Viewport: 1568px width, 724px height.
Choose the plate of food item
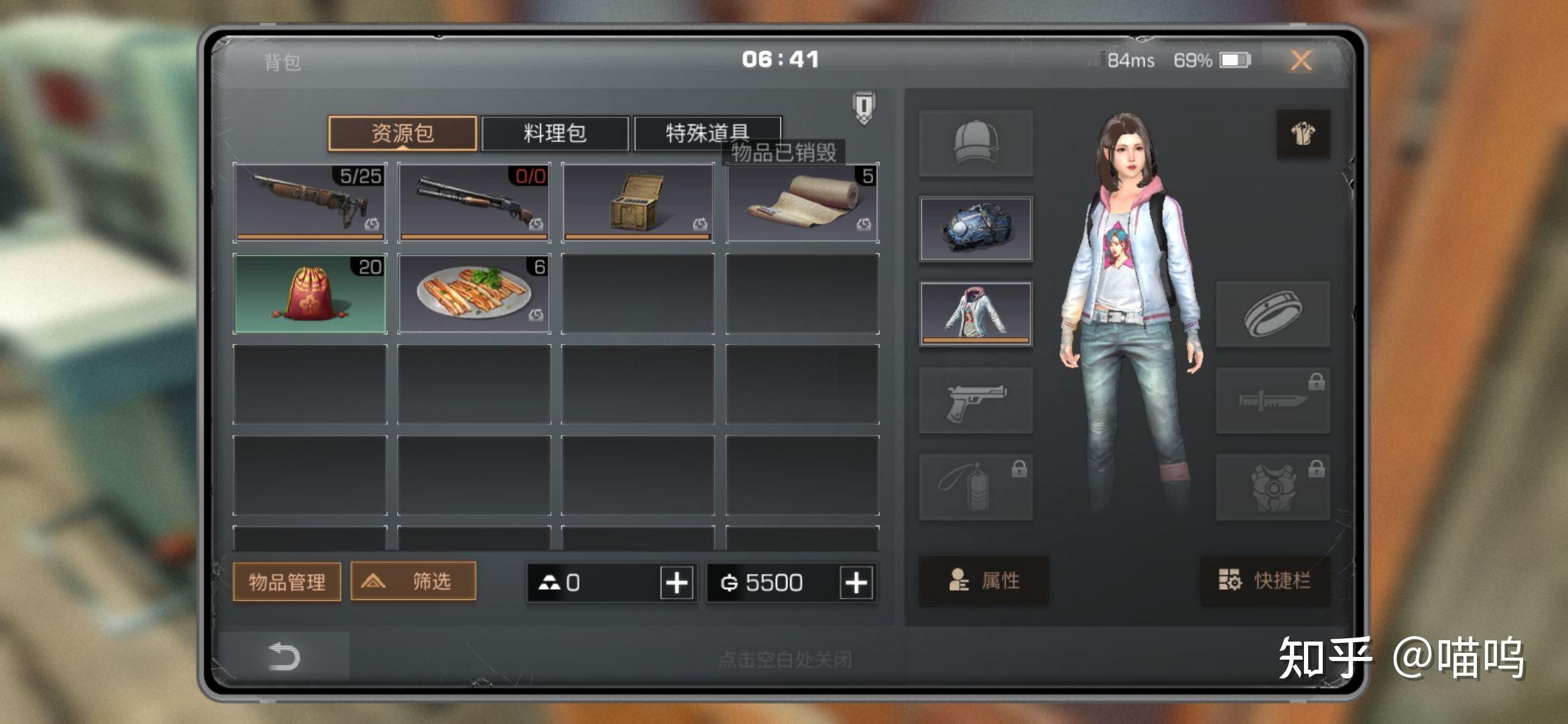click(x=474, y=294)
